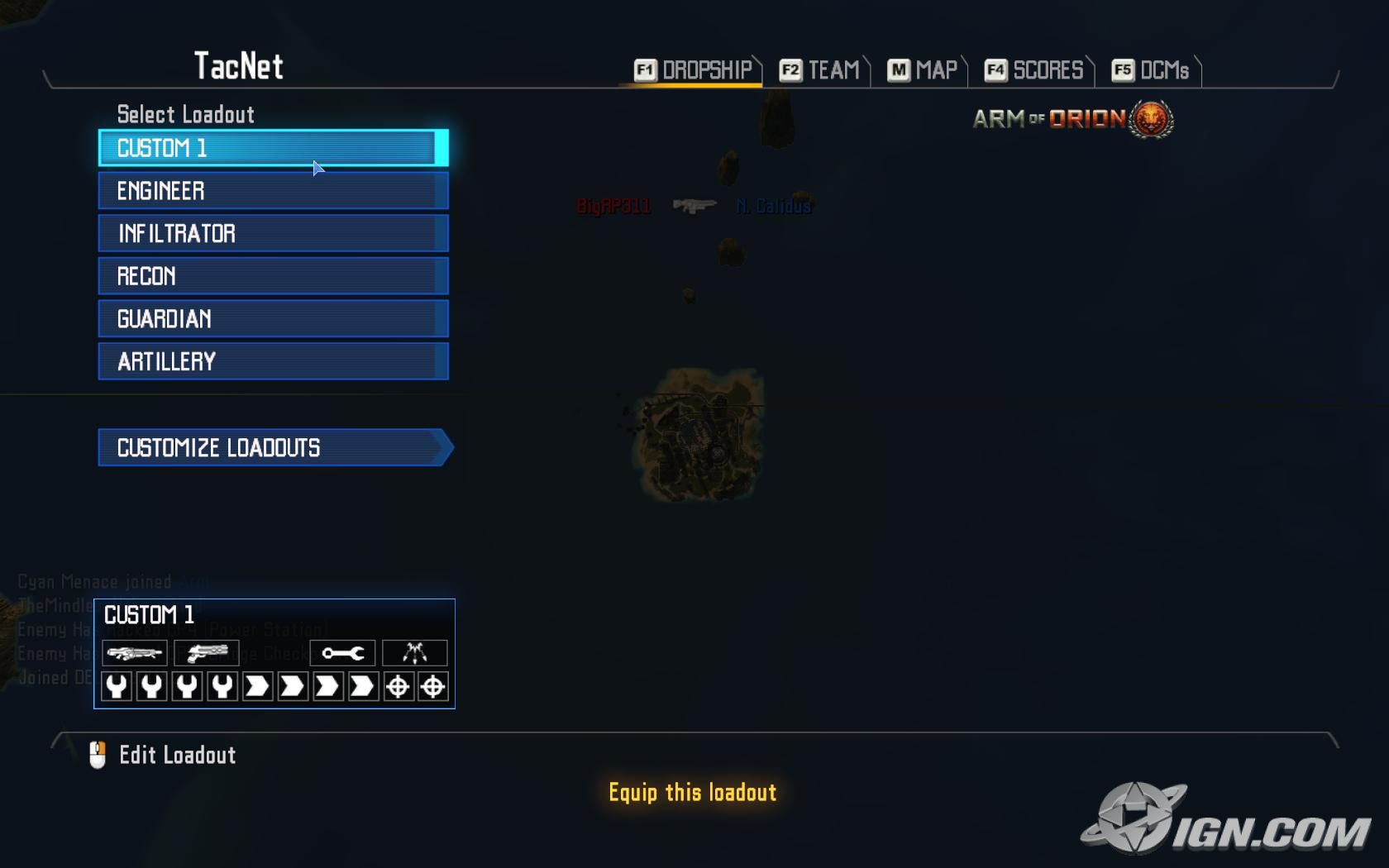View the Scores tab

[1034, 70]
